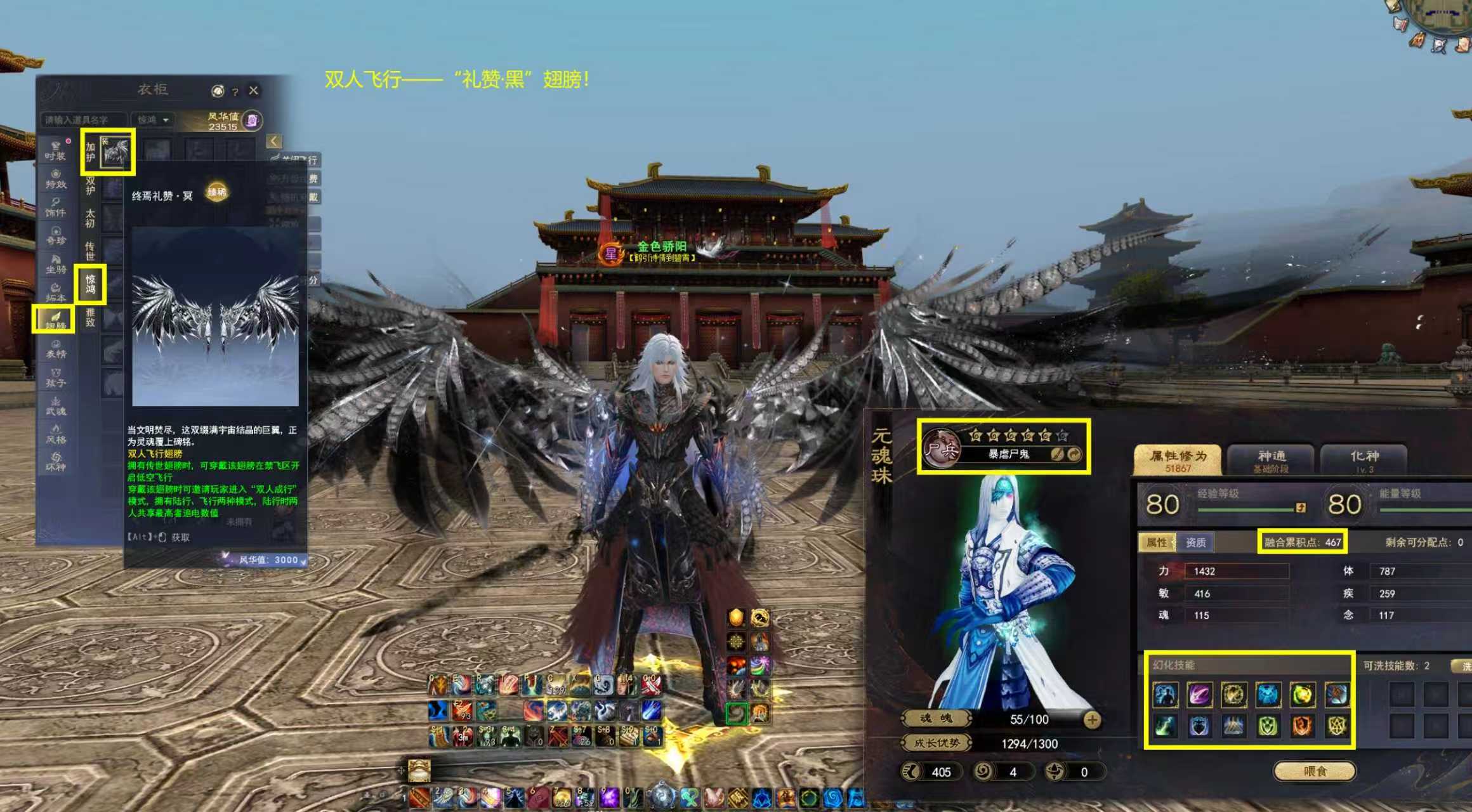Click the 成长优势 label button

936,743
